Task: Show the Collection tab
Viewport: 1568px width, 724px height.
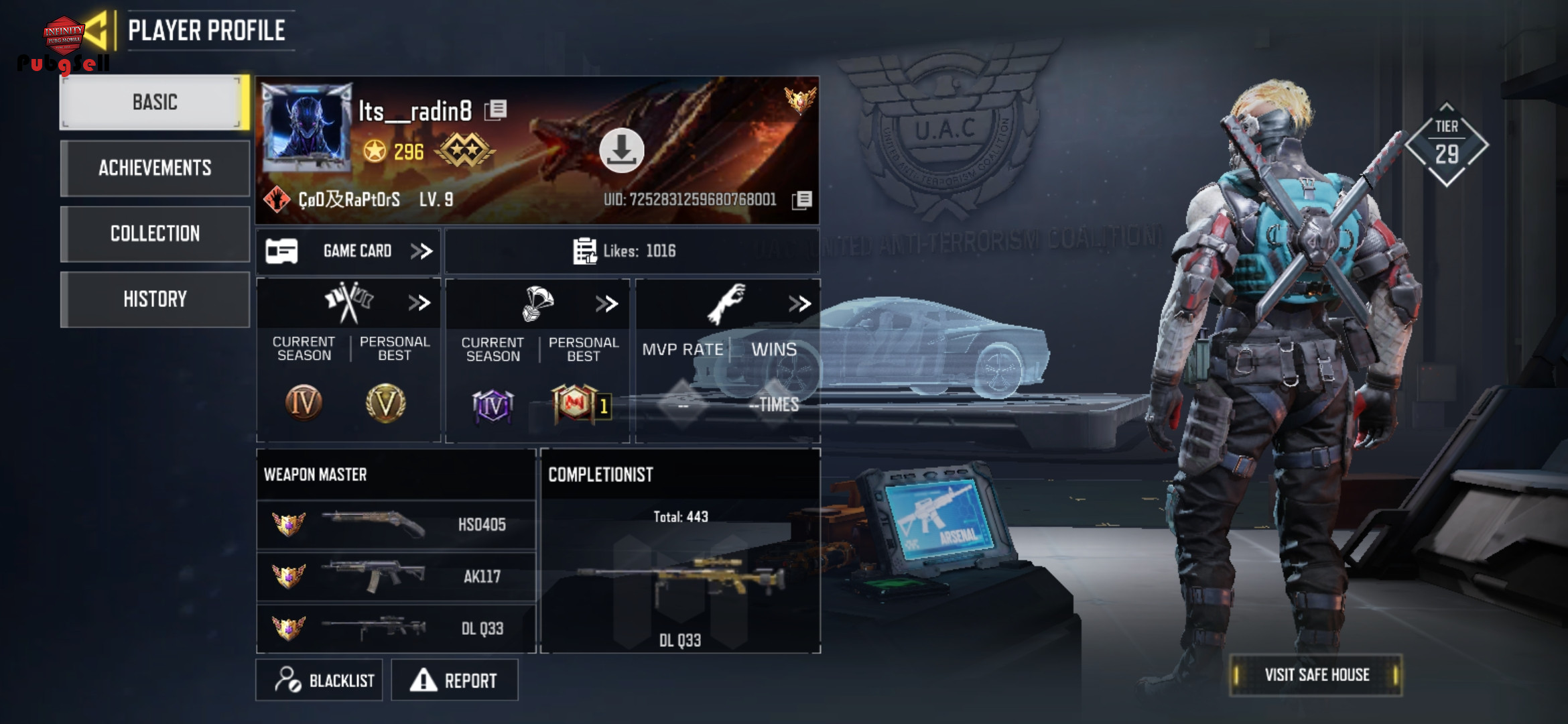Action: [x=154, y=233]
